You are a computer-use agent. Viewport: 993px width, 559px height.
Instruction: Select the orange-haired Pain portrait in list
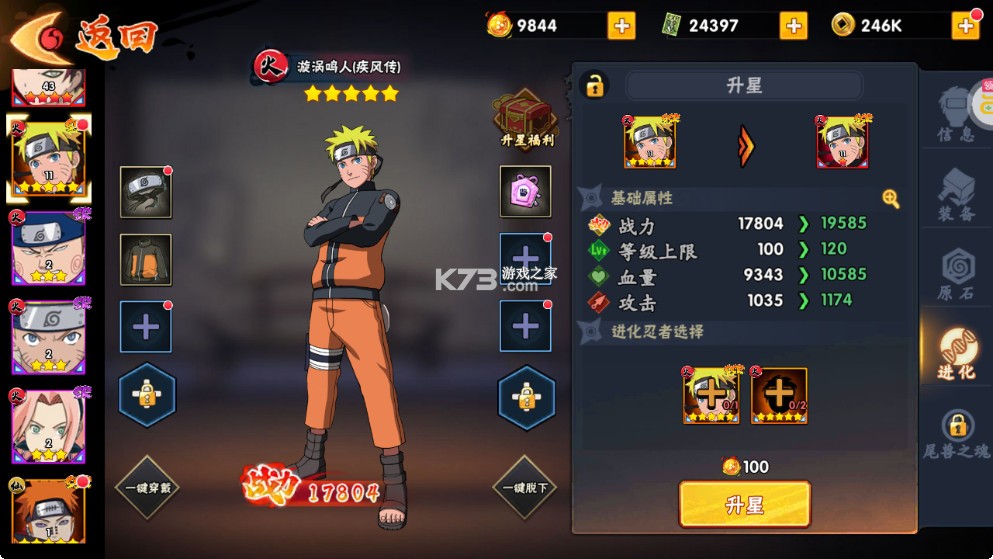[47, 512]
